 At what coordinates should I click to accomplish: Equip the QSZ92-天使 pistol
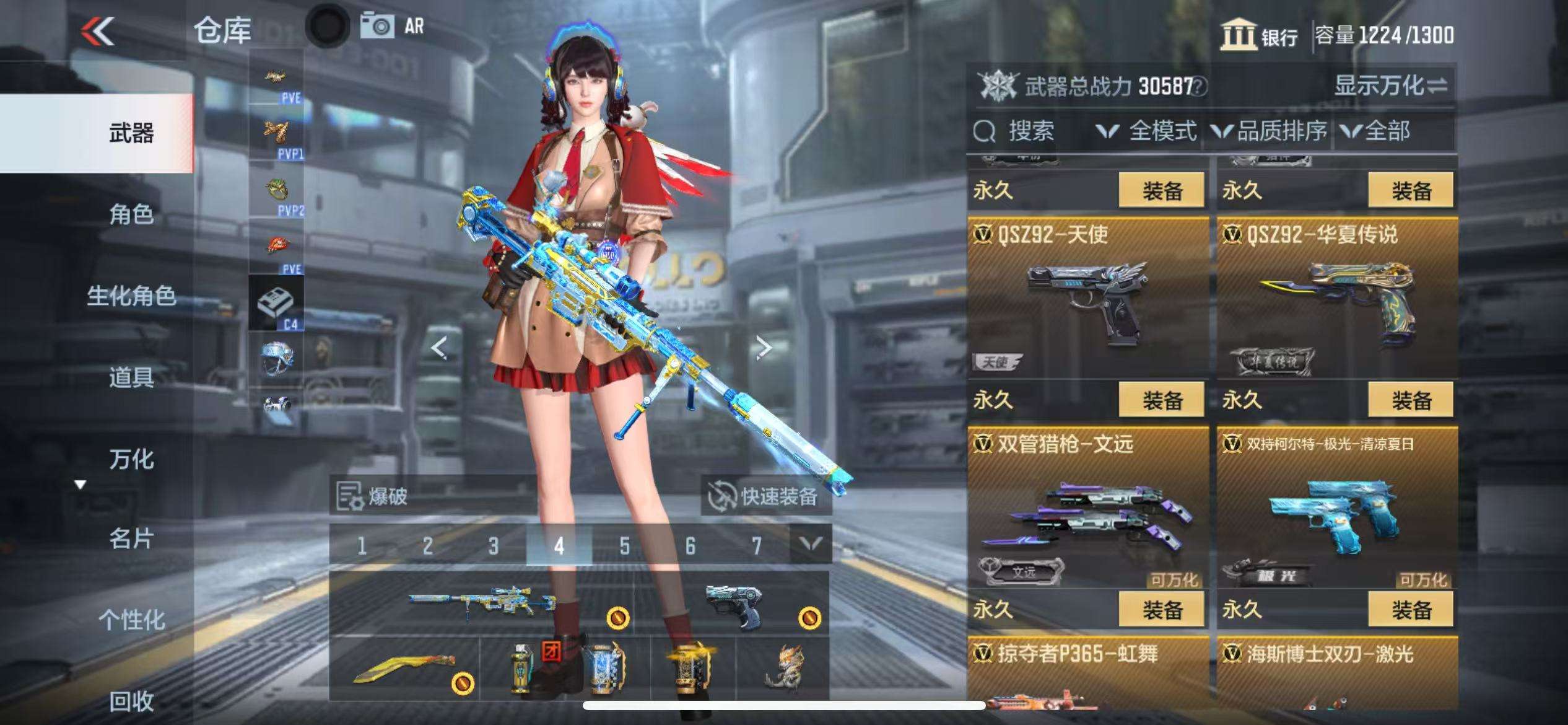point(1161,400)
